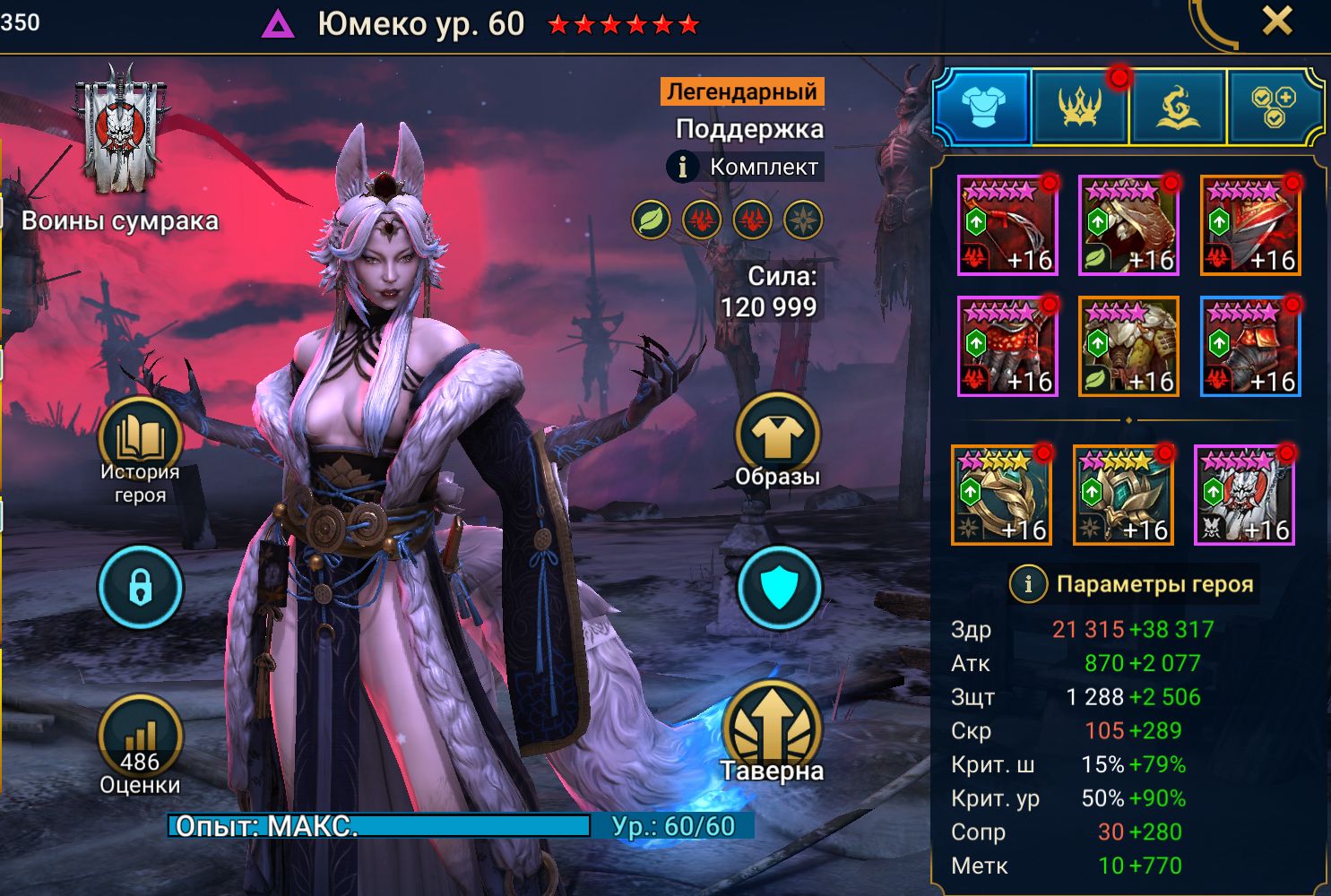Select the equipped shield slot
The image size is (1331, 896).
point(1250,225)
